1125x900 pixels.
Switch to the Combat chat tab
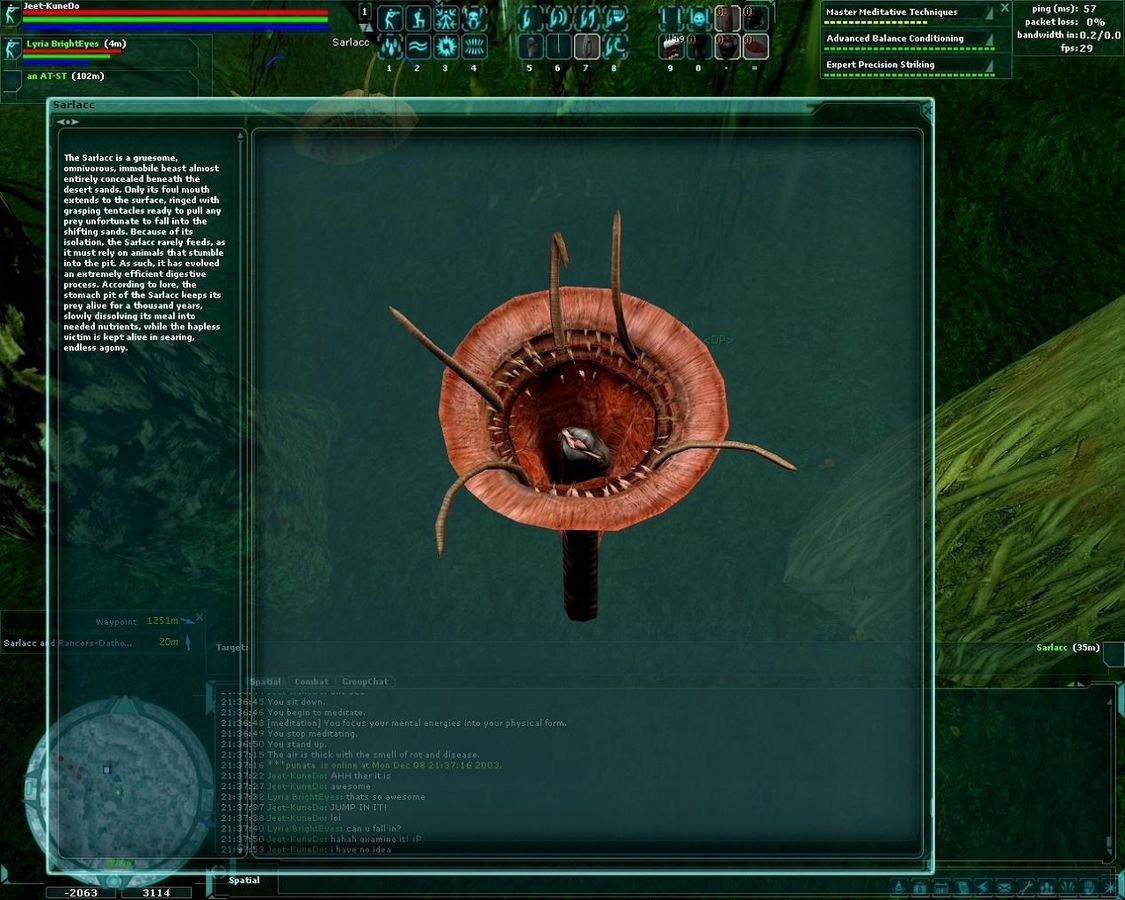[312, 682]
